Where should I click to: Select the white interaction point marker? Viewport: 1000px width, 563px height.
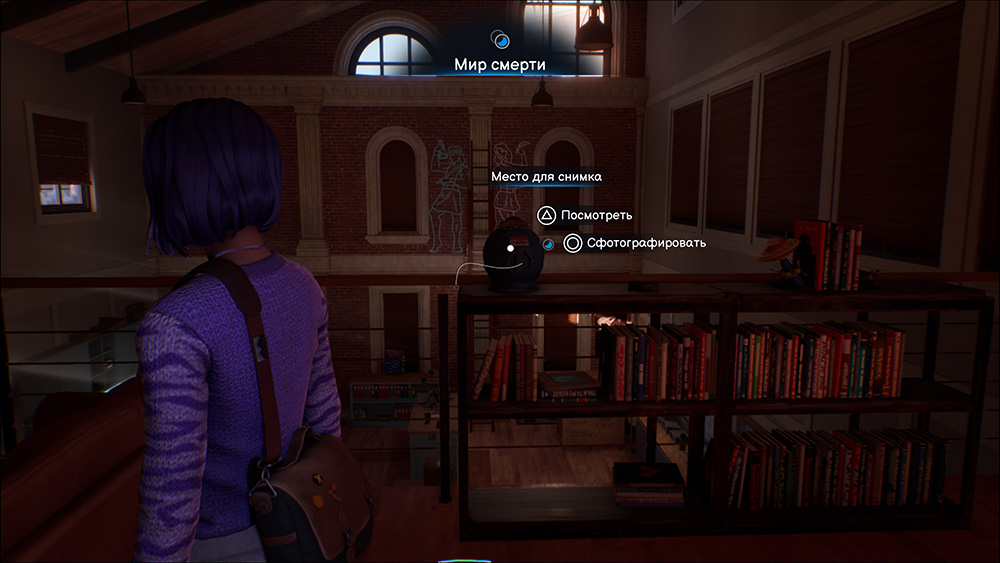(x=510, y=246)
